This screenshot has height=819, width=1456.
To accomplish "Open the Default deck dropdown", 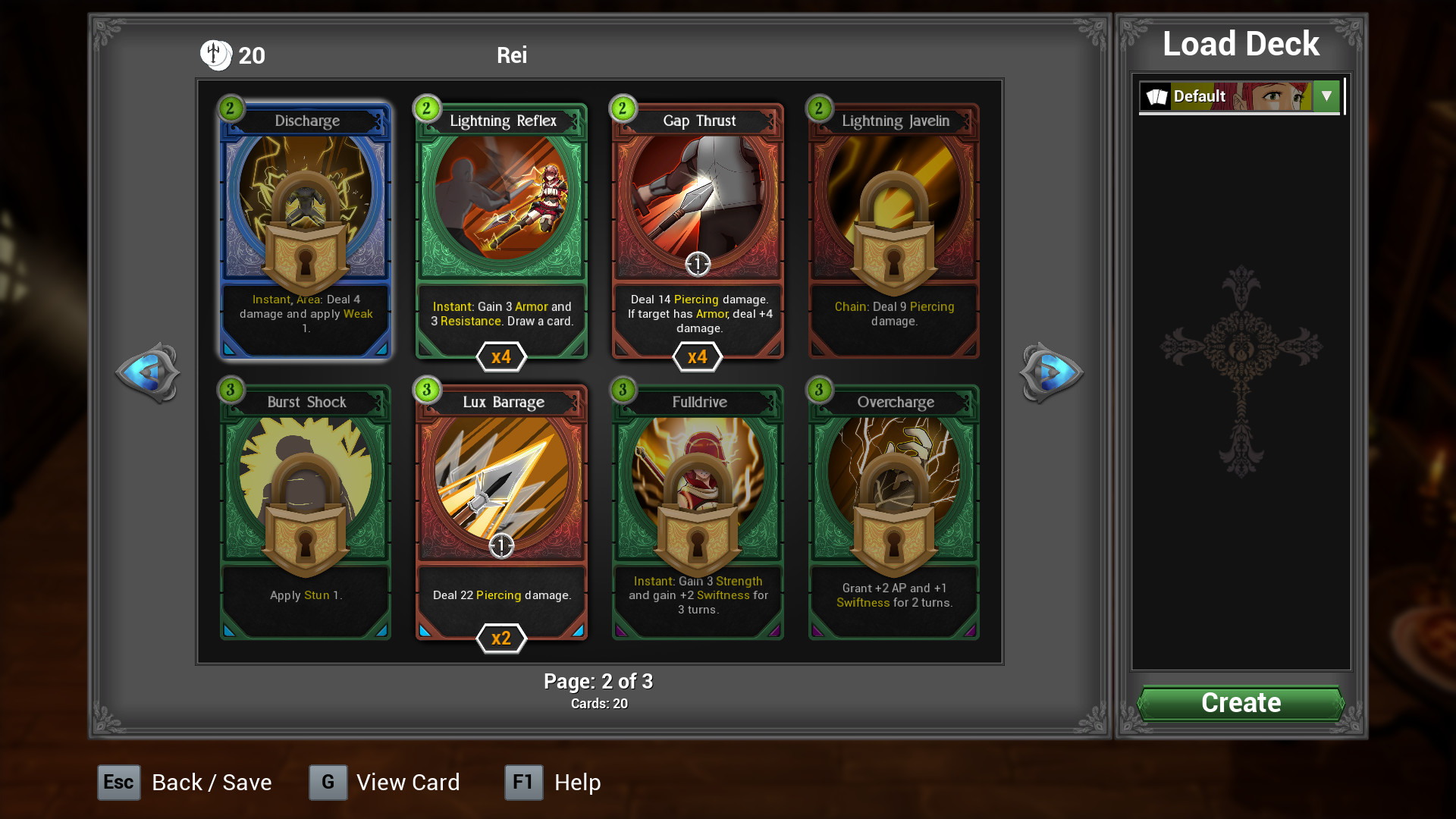I will tap(1326, 96).
